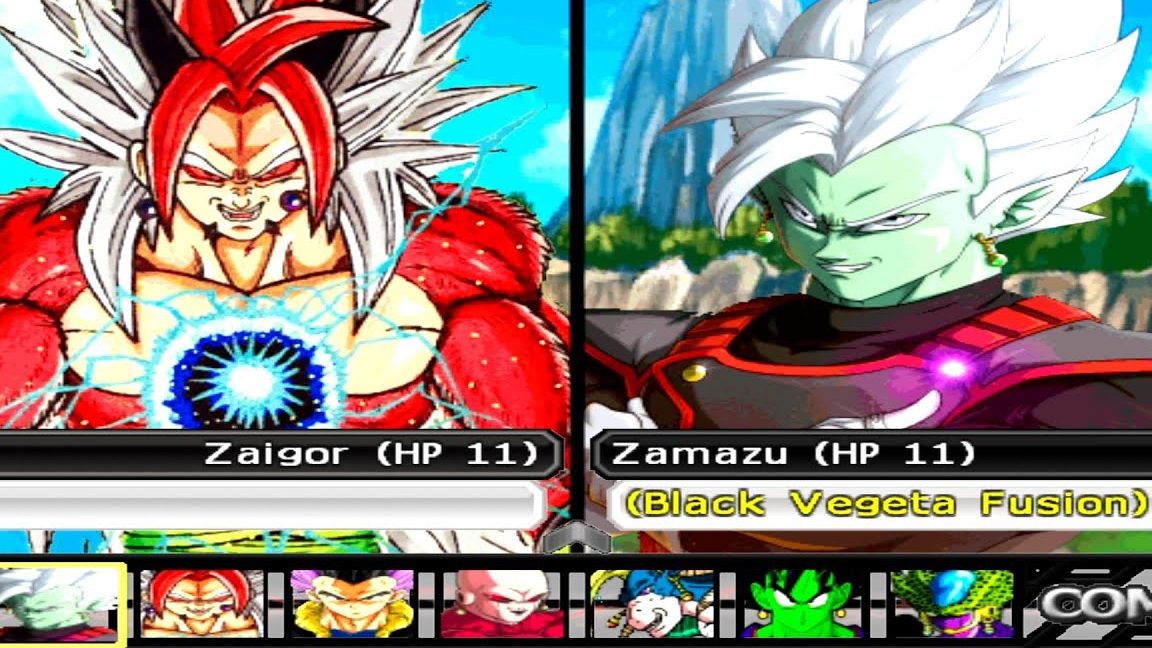Select the highlighted Zamazu portrait
Image resolution: width=1152 pixels, height=648 pixels.
60,604
